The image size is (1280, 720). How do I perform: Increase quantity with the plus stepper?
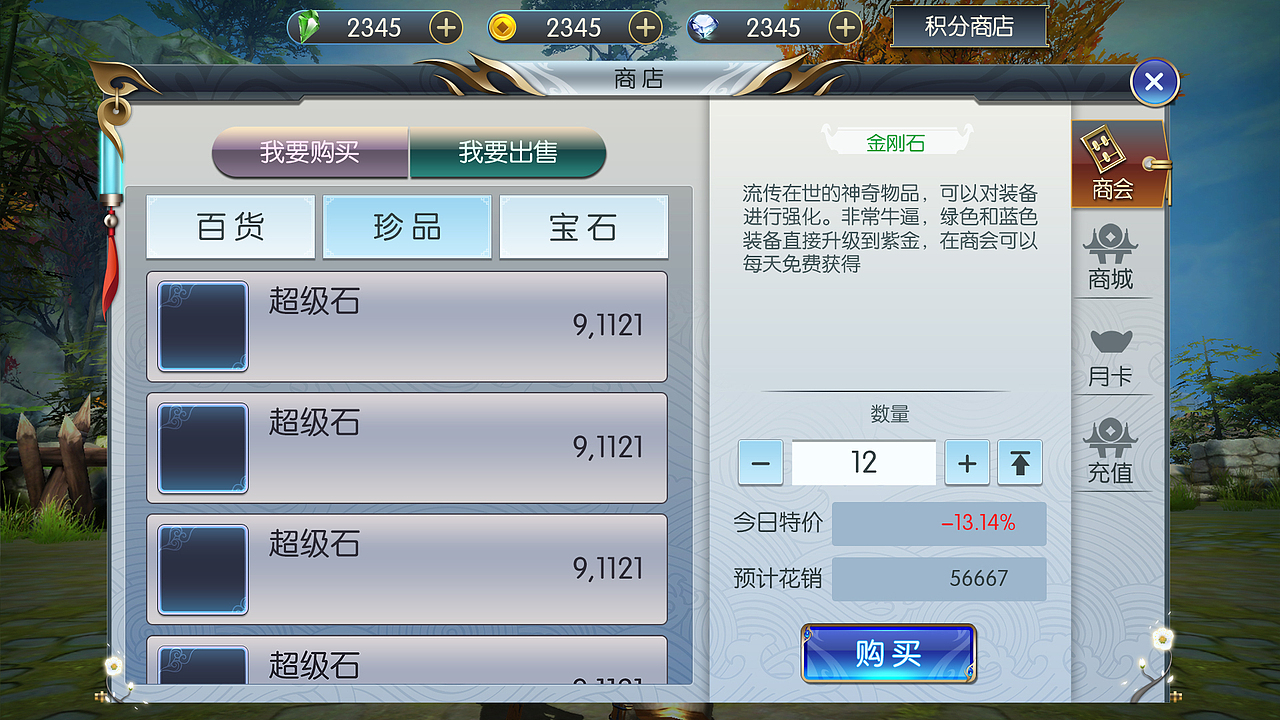coord(966,462)
